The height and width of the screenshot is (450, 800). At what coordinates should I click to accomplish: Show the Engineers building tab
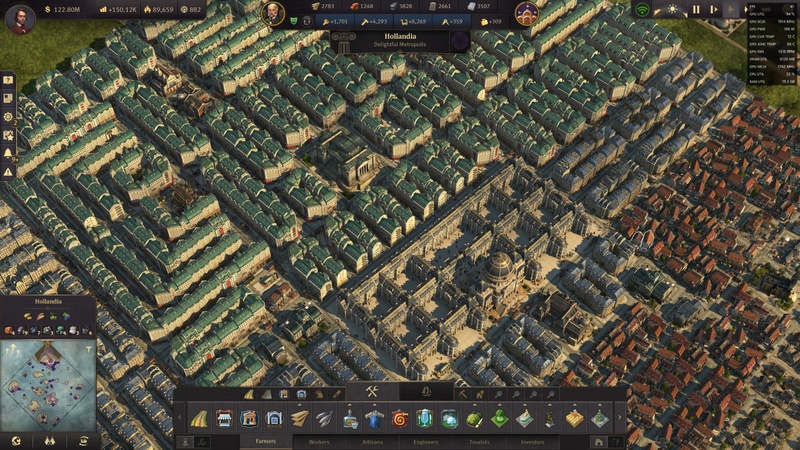(425, 440)
